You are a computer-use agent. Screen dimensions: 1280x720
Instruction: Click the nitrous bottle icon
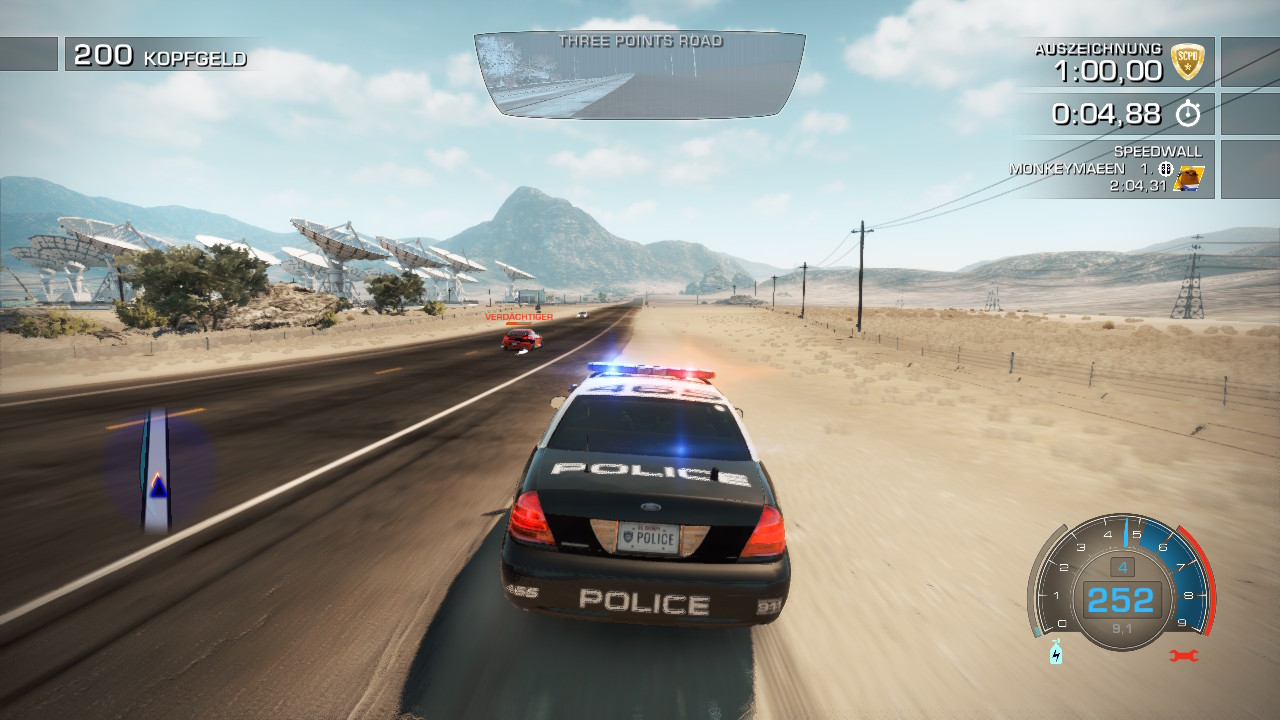[1056, 654]
